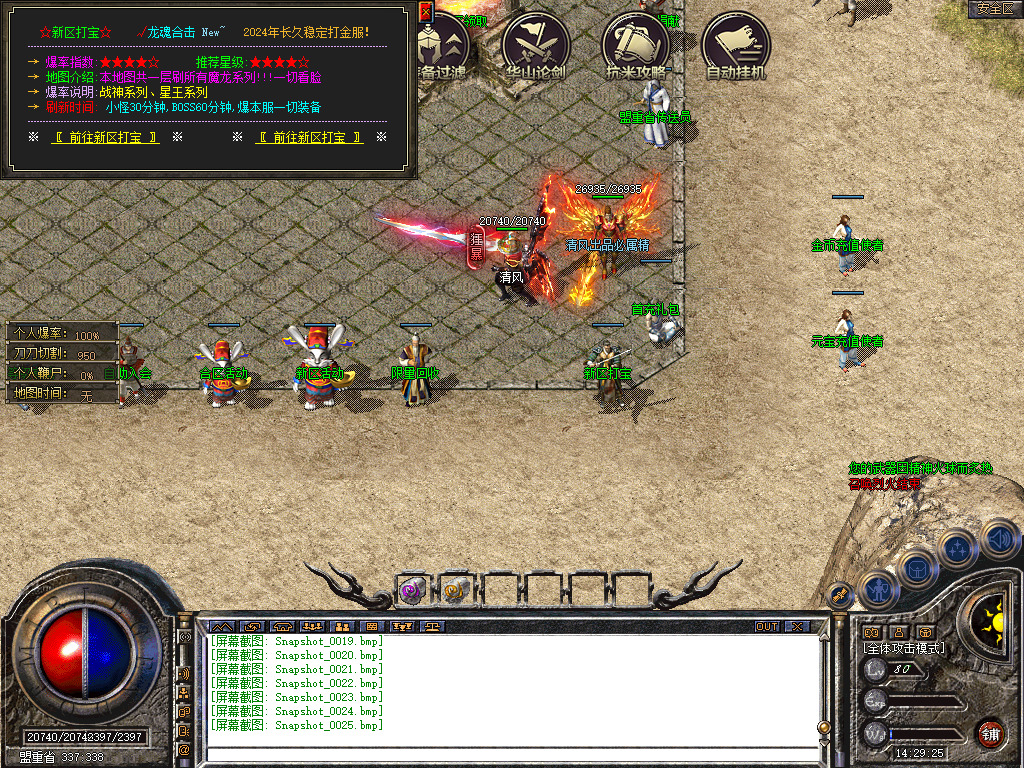
Task: Close the 新区打宝 info panel
Action: 425,11
